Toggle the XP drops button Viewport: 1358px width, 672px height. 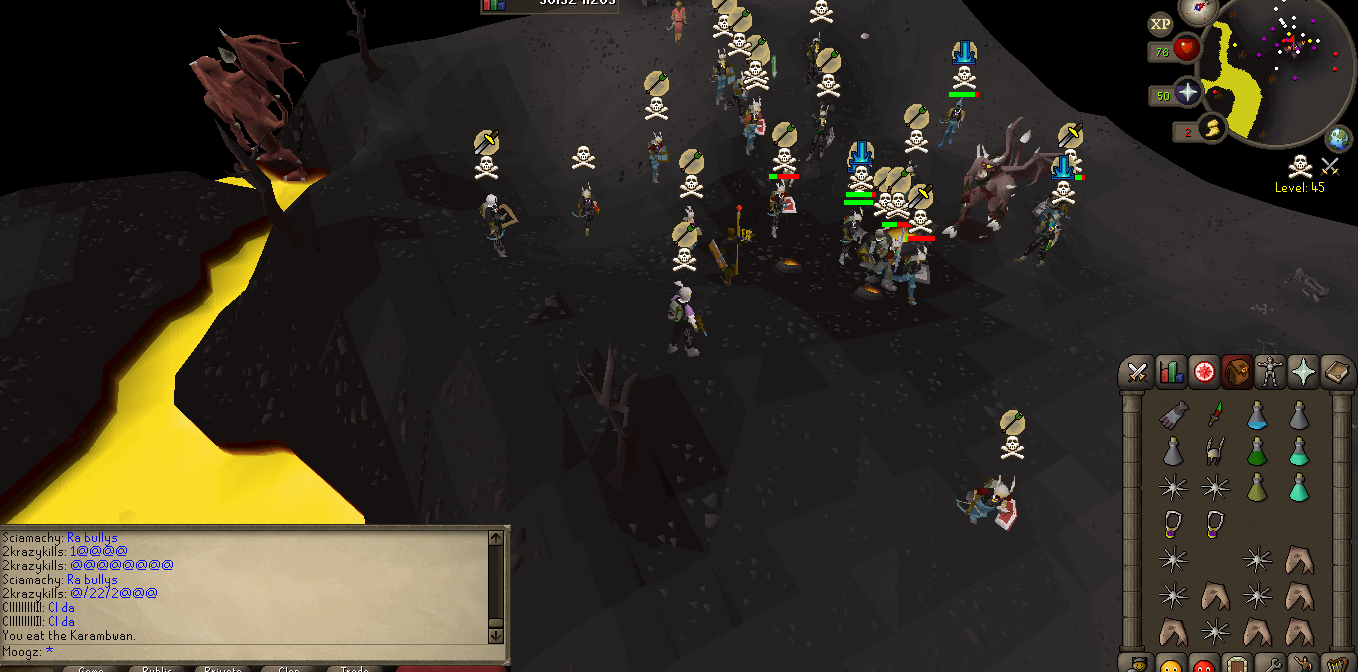pyautogui.click(x=1160, y=24)
